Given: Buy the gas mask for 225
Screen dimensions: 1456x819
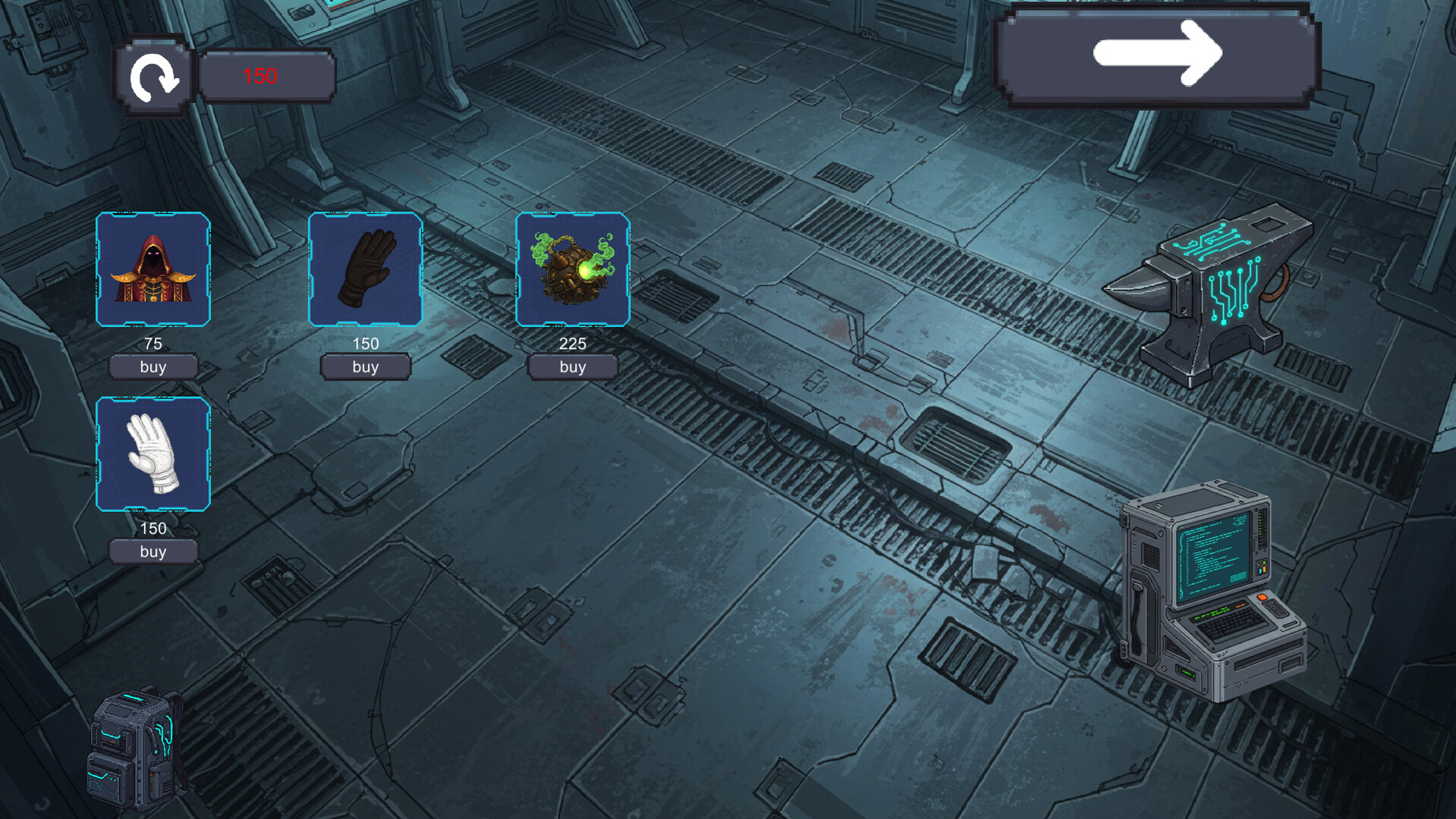Looking at the screenshot, I should 572,367.
